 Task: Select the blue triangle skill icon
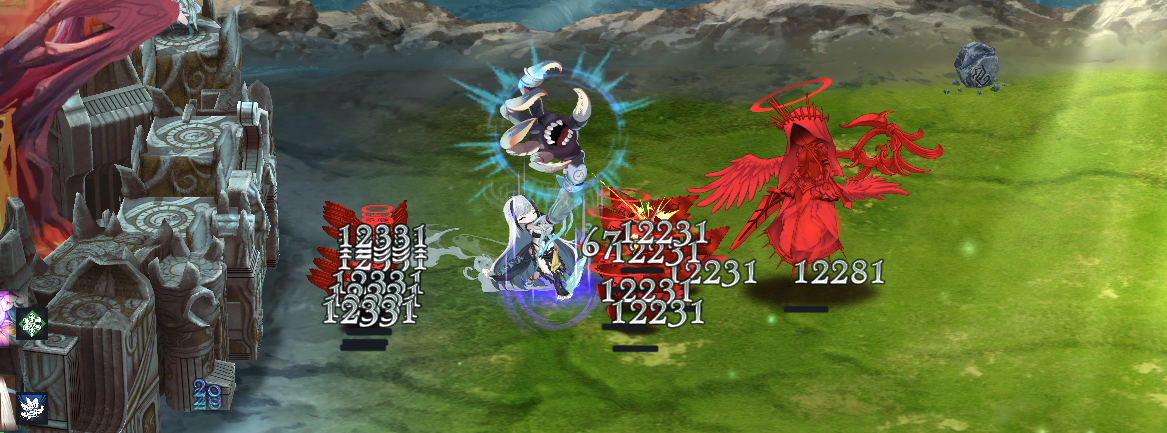click(32, 408)
